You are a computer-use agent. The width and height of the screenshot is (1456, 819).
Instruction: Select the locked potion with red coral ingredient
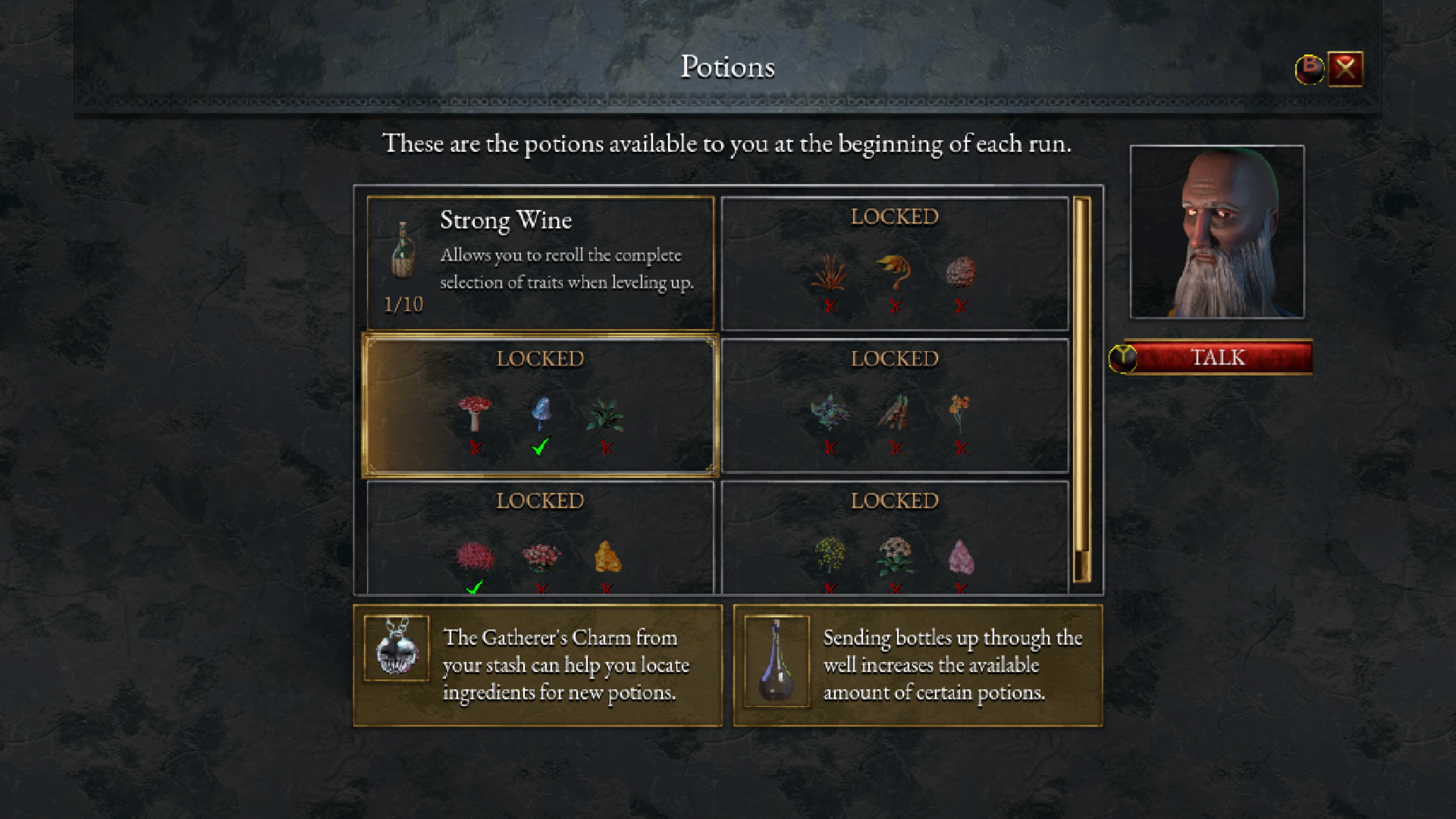click(540, 537)
